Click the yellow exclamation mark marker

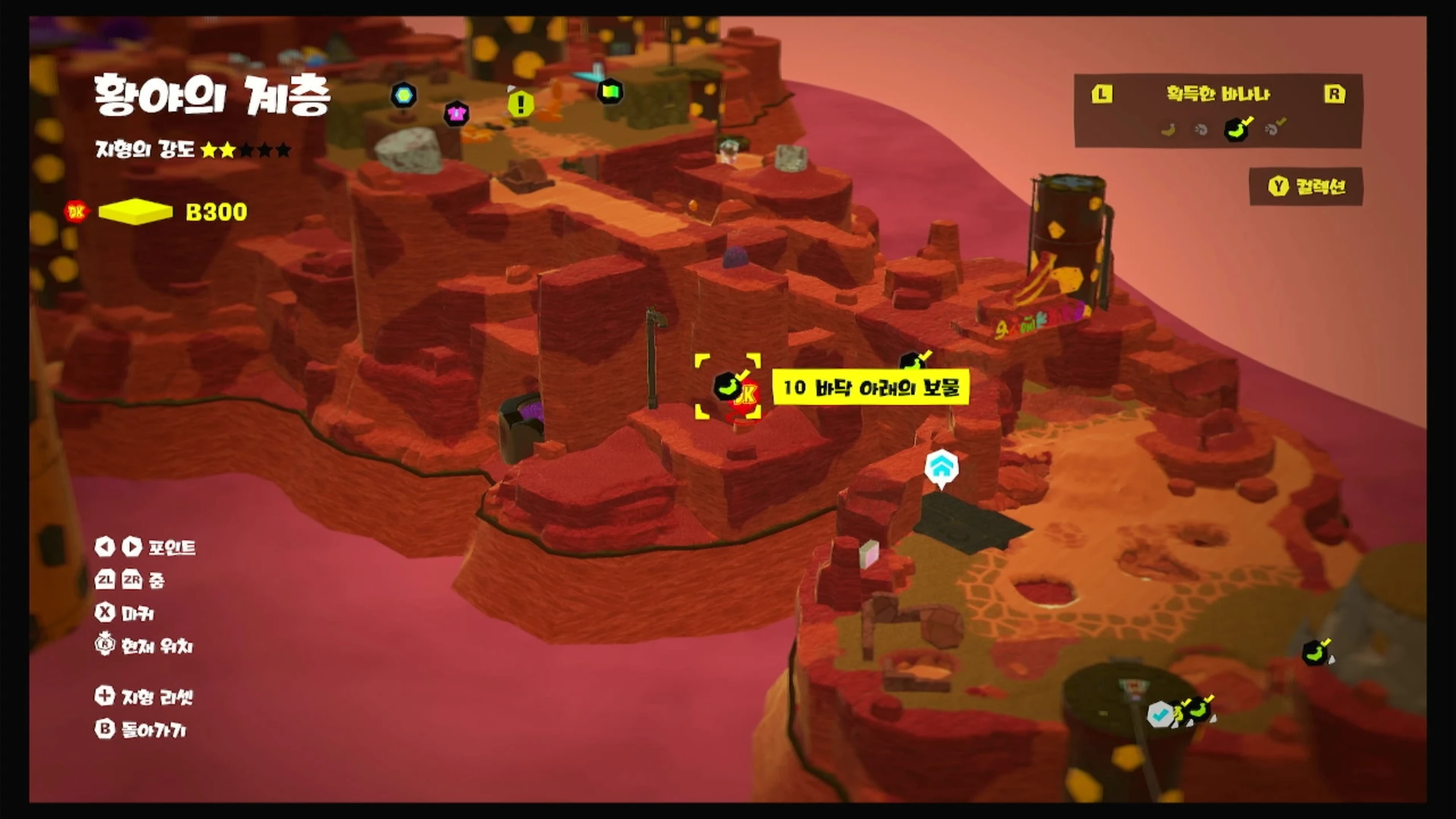point(520,105)
